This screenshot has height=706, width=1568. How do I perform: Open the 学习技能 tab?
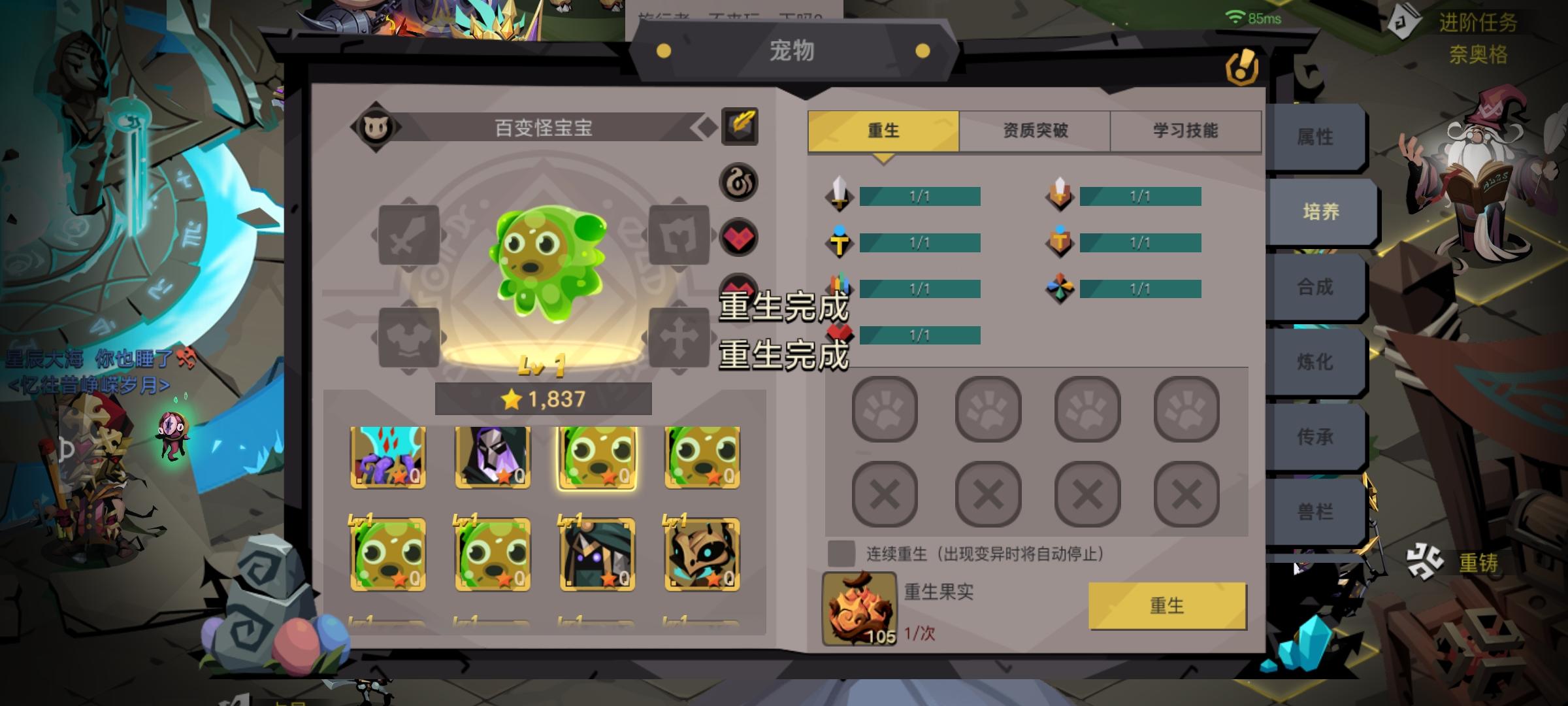(1185, 130)
